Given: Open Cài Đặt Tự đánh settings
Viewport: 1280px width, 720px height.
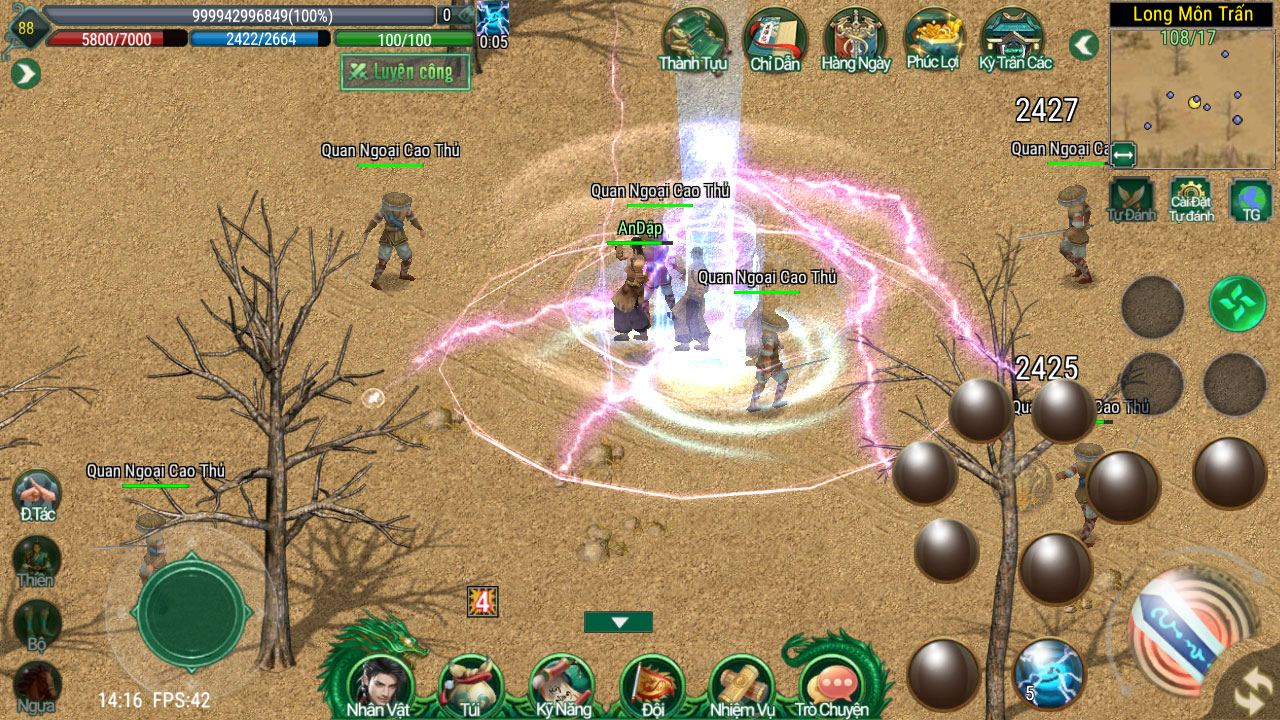Looking at the screenshot, I should (1191, 198).
